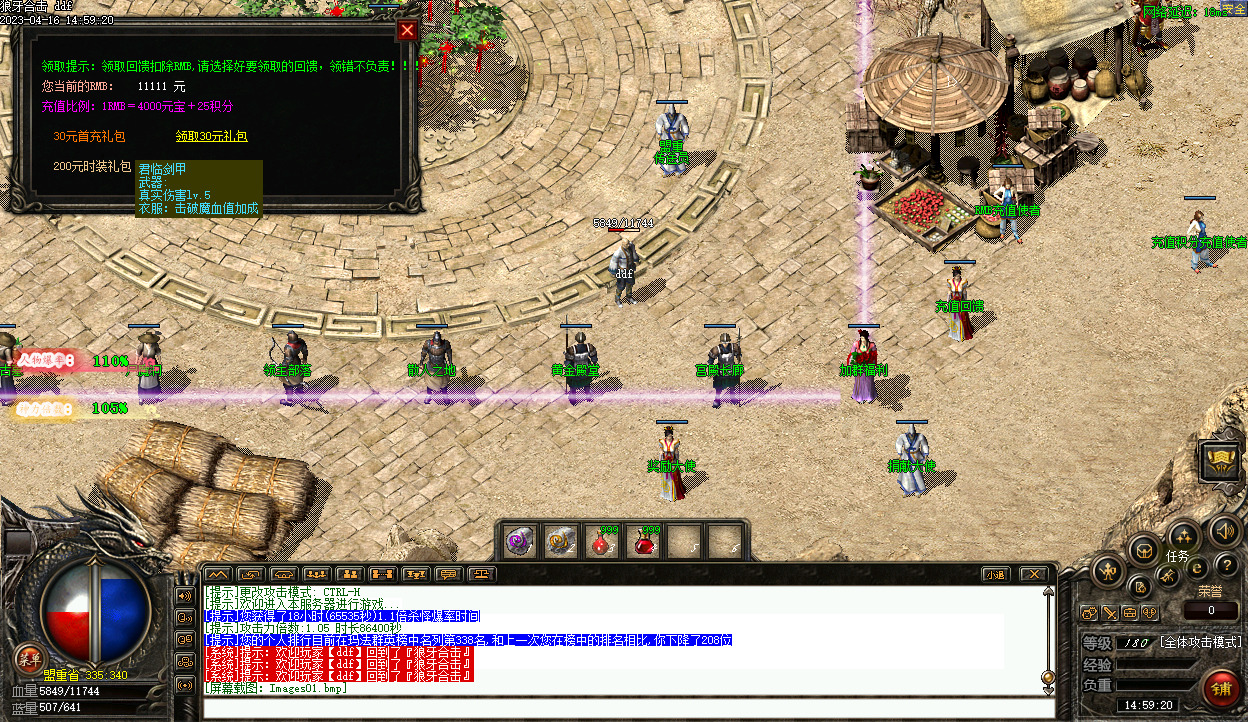Screen dimensions: 1248x722
Task: Open the inventory bag
Action: pyautogui.click(x=1143, y=549)
